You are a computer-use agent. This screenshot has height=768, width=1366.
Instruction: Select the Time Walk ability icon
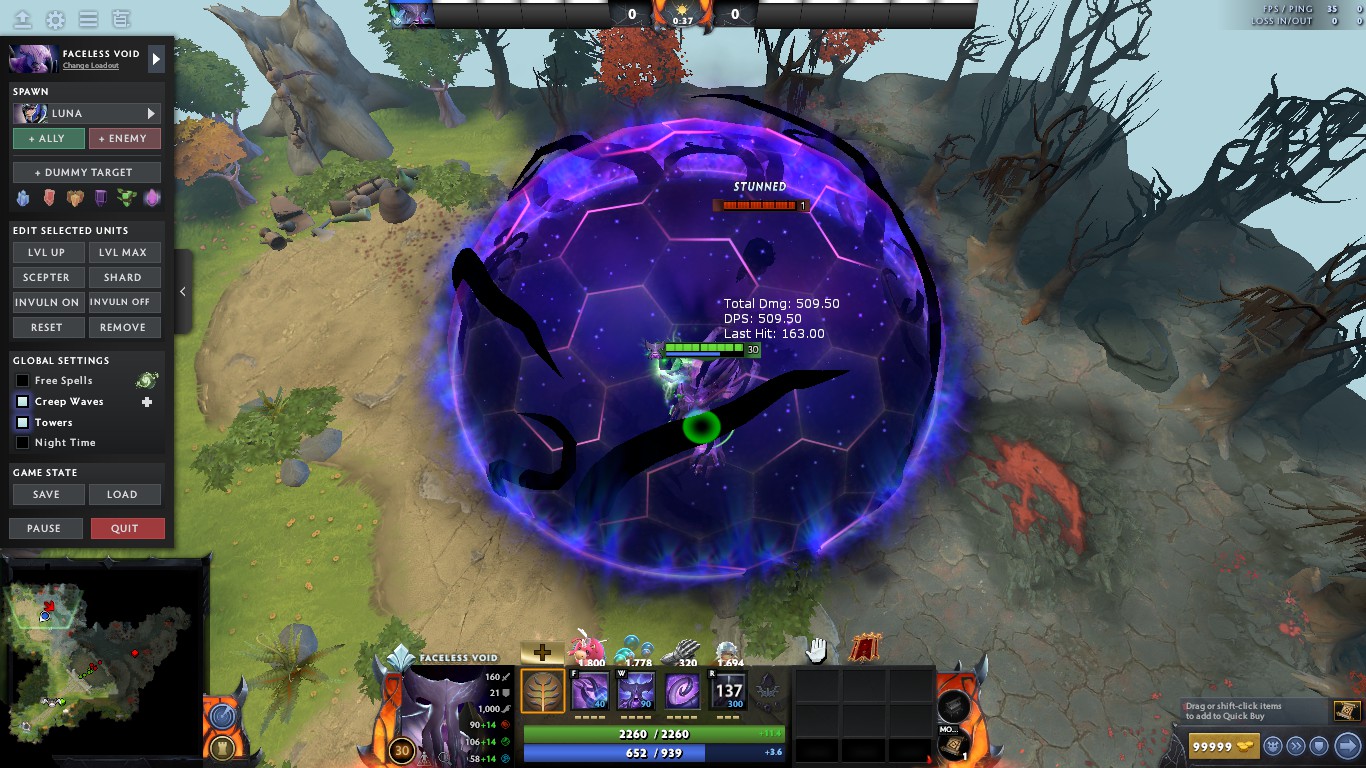point(589,690)
